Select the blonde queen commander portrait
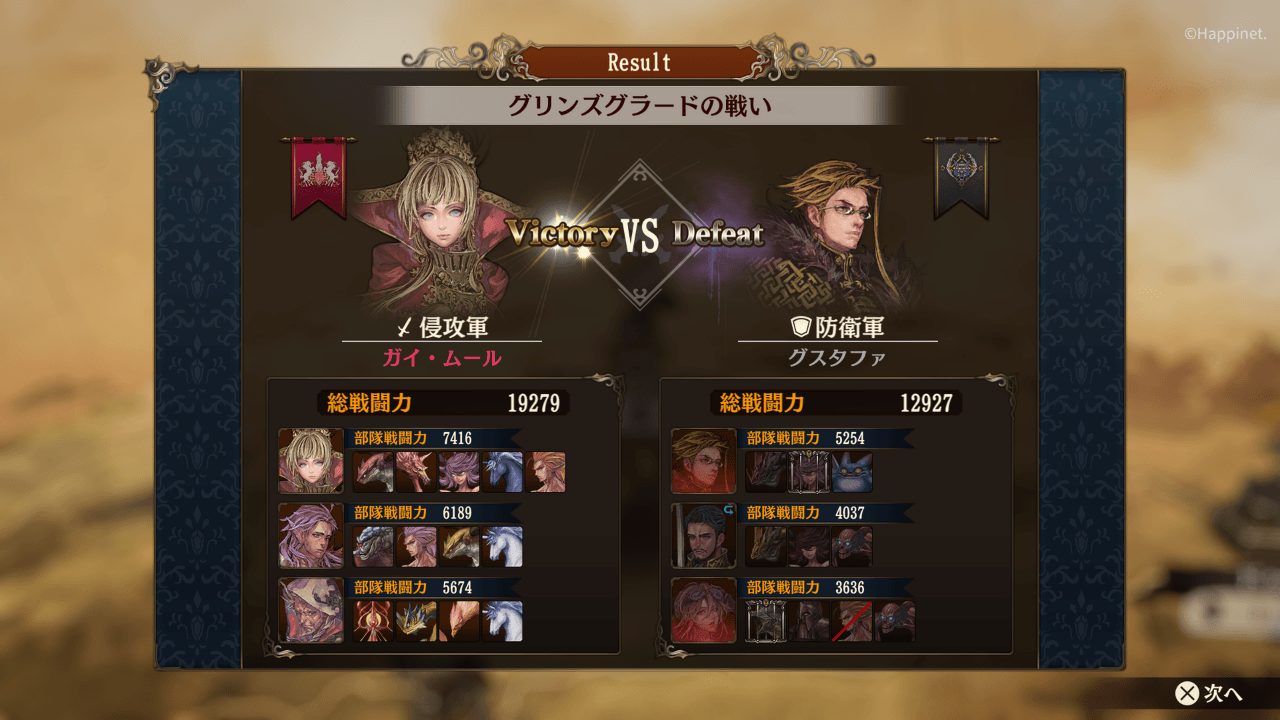Screen dimensions: 1280x720 pos(311,461)
